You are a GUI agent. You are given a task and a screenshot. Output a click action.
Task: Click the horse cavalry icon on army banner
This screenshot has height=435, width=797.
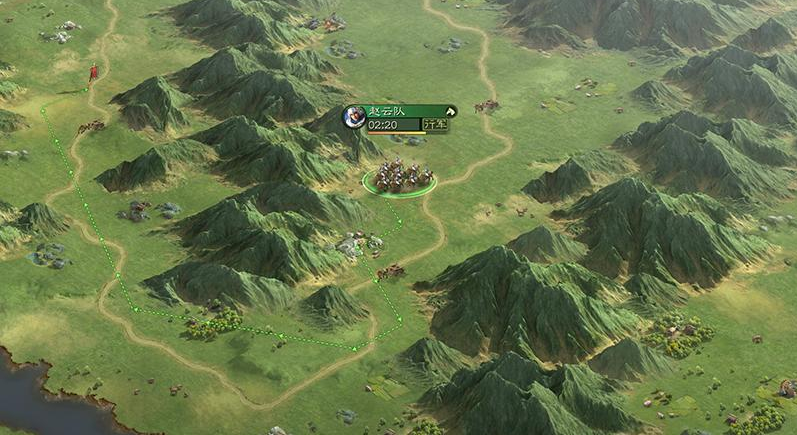[451, 111]
